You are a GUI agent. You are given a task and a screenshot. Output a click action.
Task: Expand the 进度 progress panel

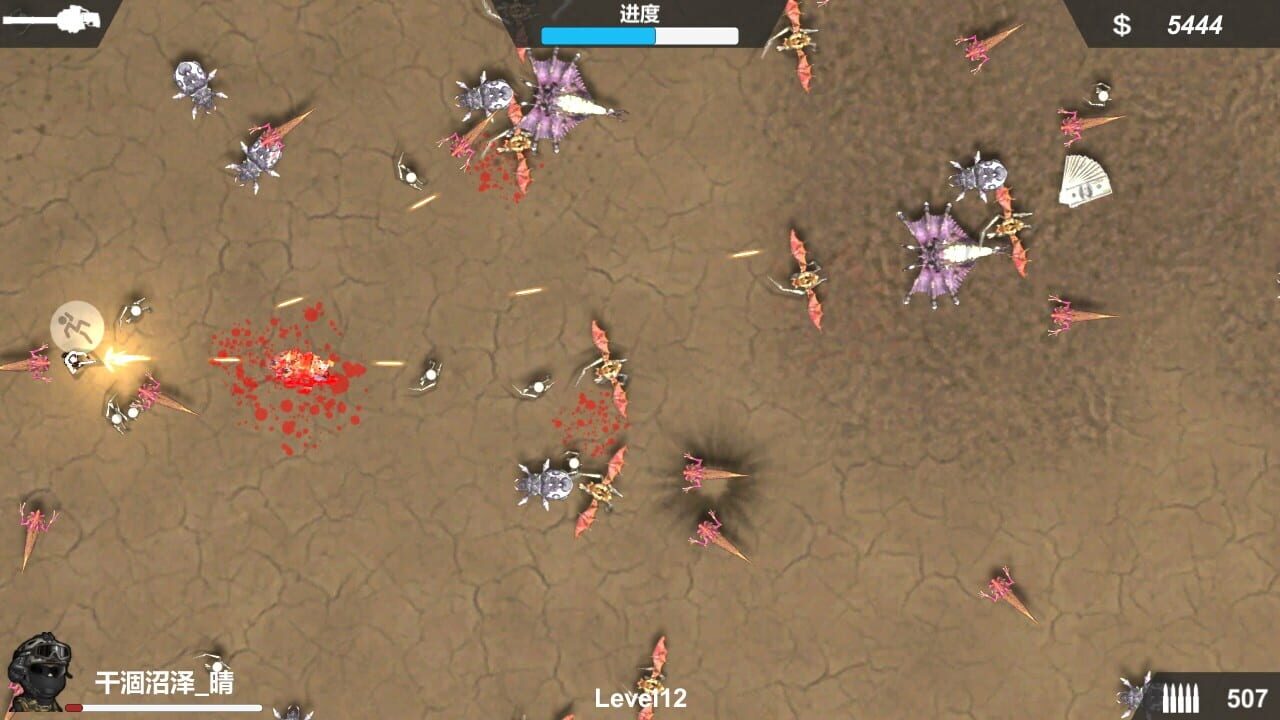[x=638, y=24]
